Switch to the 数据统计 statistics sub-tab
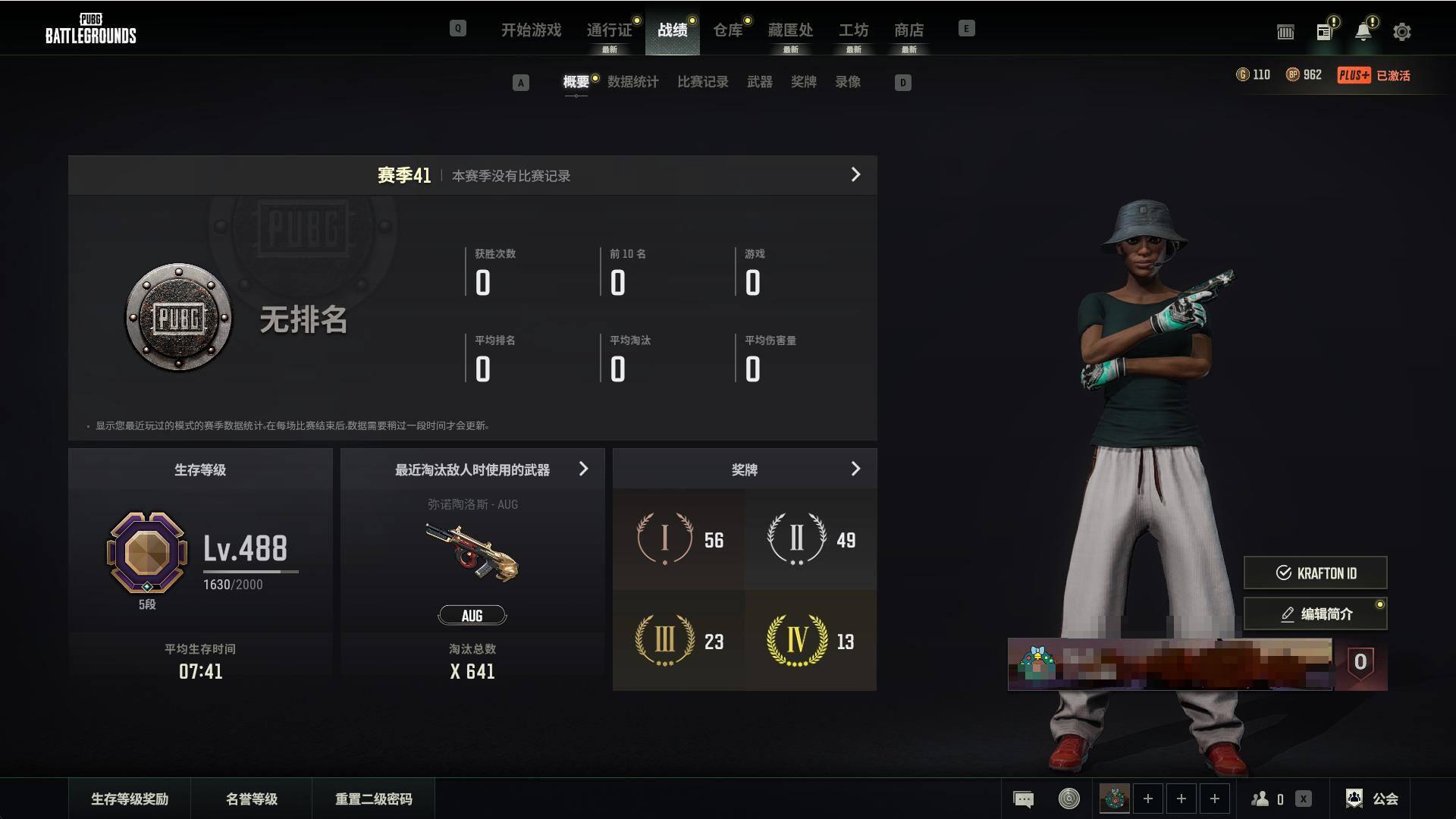 [632, 82]
